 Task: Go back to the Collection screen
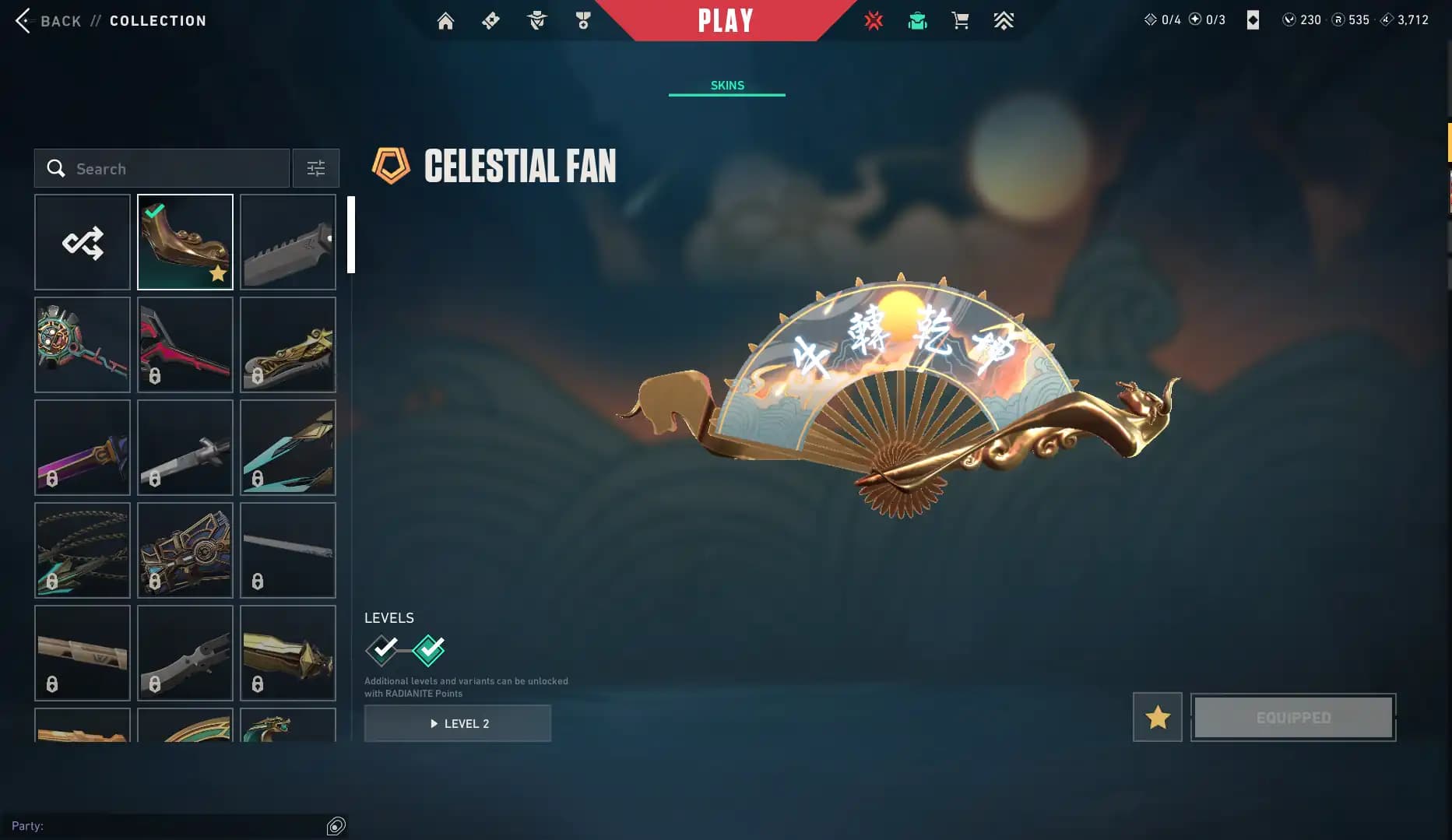click(48, 21)
